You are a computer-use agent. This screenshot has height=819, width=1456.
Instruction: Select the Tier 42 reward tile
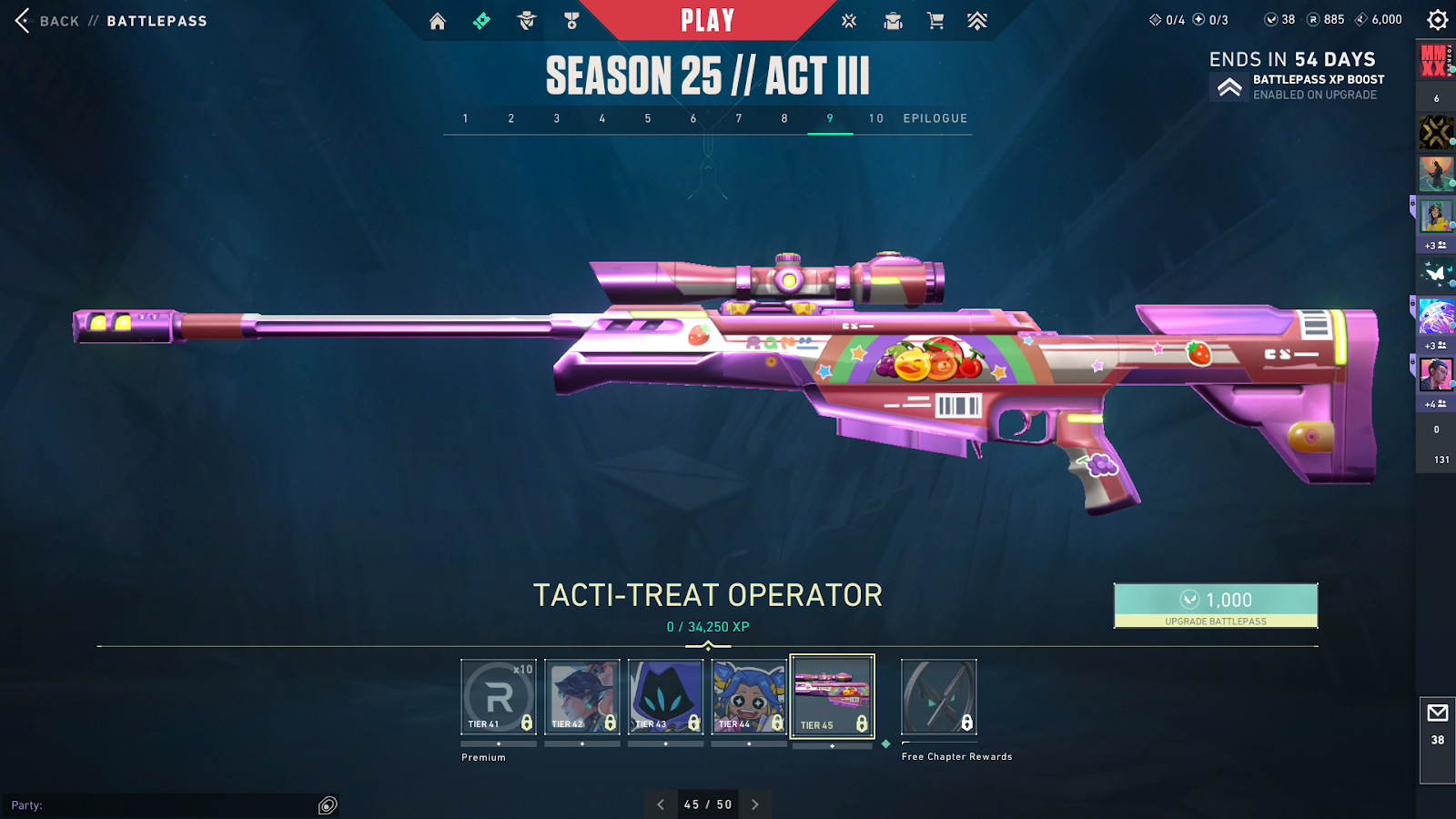(582, 696)
